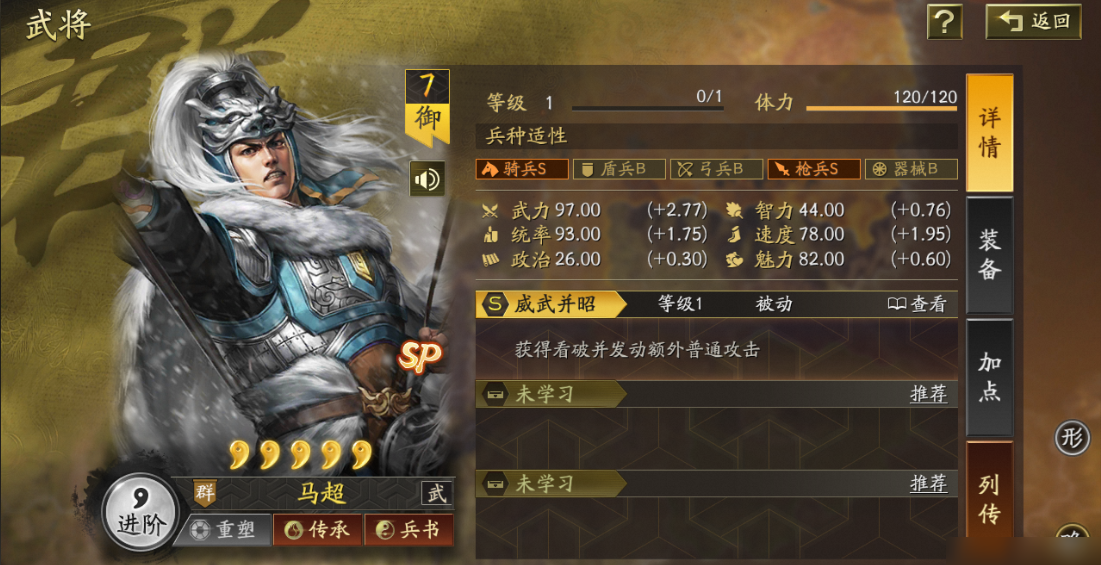Open the 兵书 war manual button
Image resolution: width=1101 pixels, height=565 pixels.
(408, 530)
